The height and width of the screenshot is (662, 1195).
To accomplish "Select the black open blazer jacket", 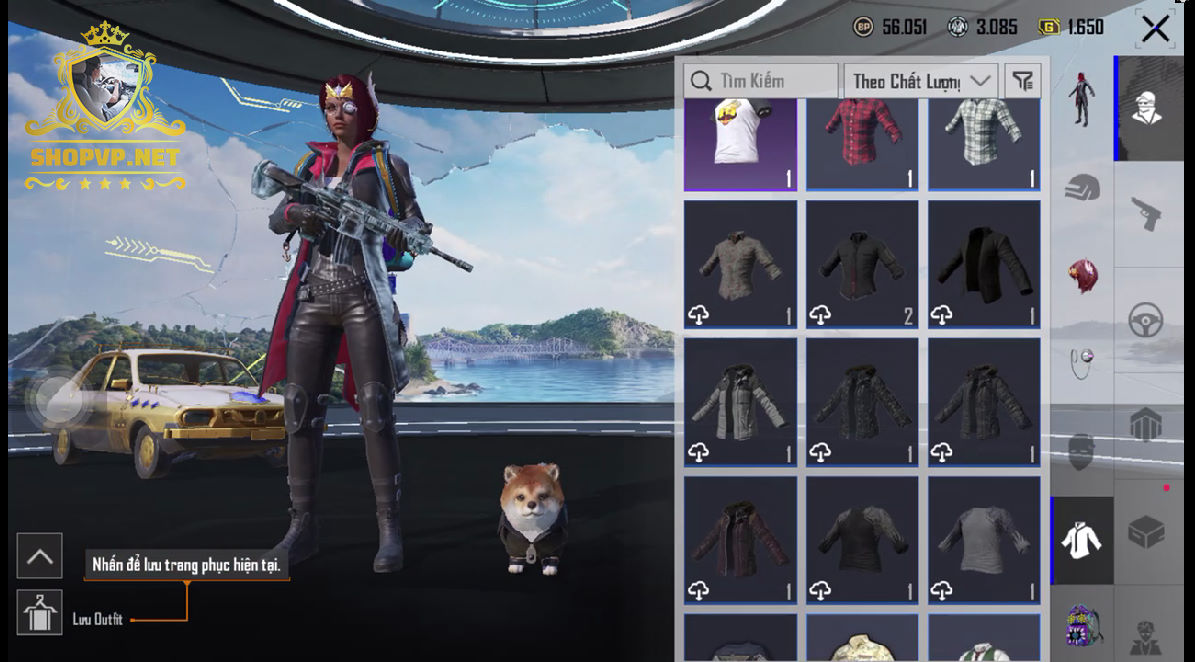I will pos(984,264).
